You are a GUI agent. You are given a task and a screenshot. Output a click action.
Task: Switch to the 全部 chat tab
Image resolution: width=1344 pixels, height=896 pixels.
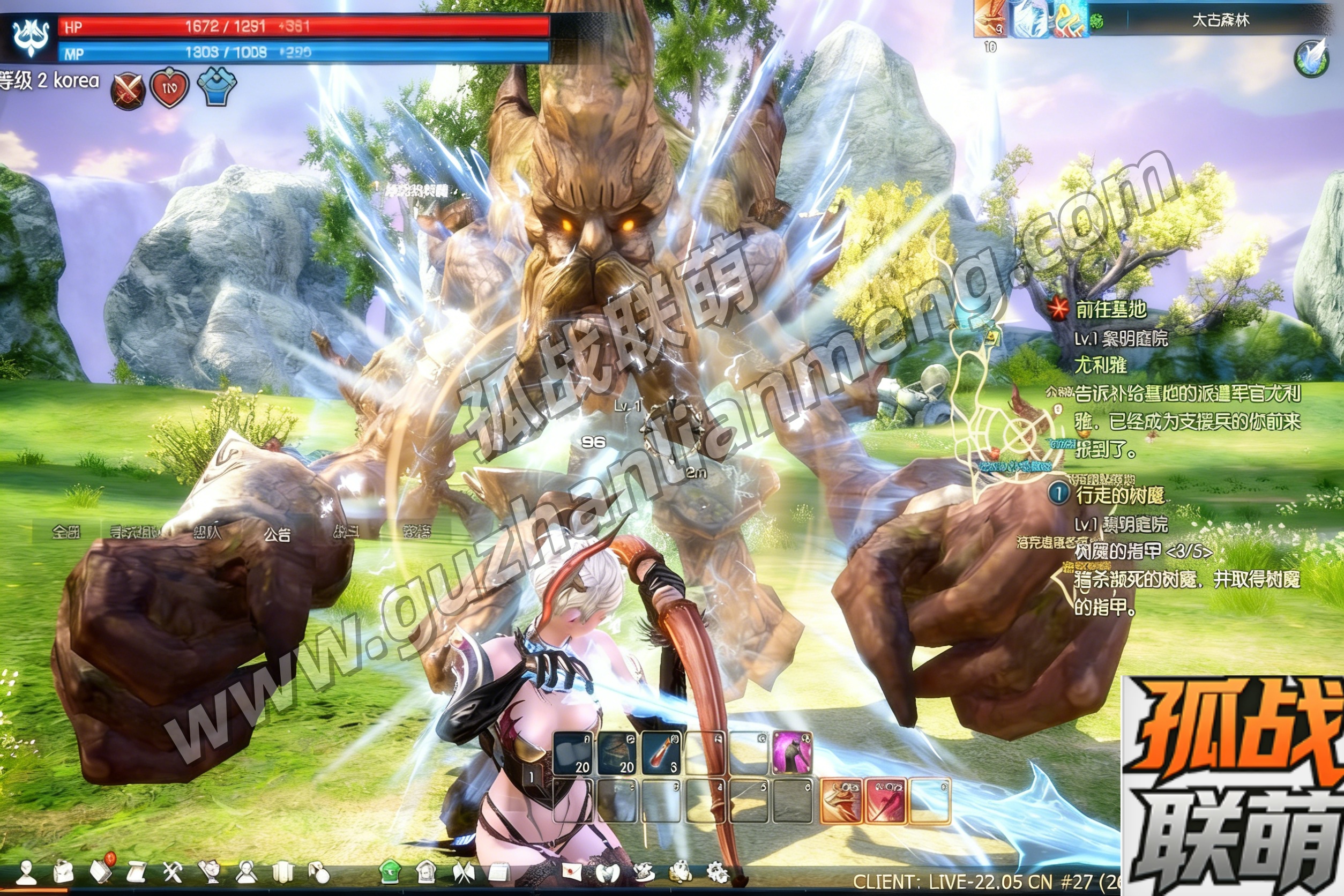pyautogui.click(x=66, y=533)
